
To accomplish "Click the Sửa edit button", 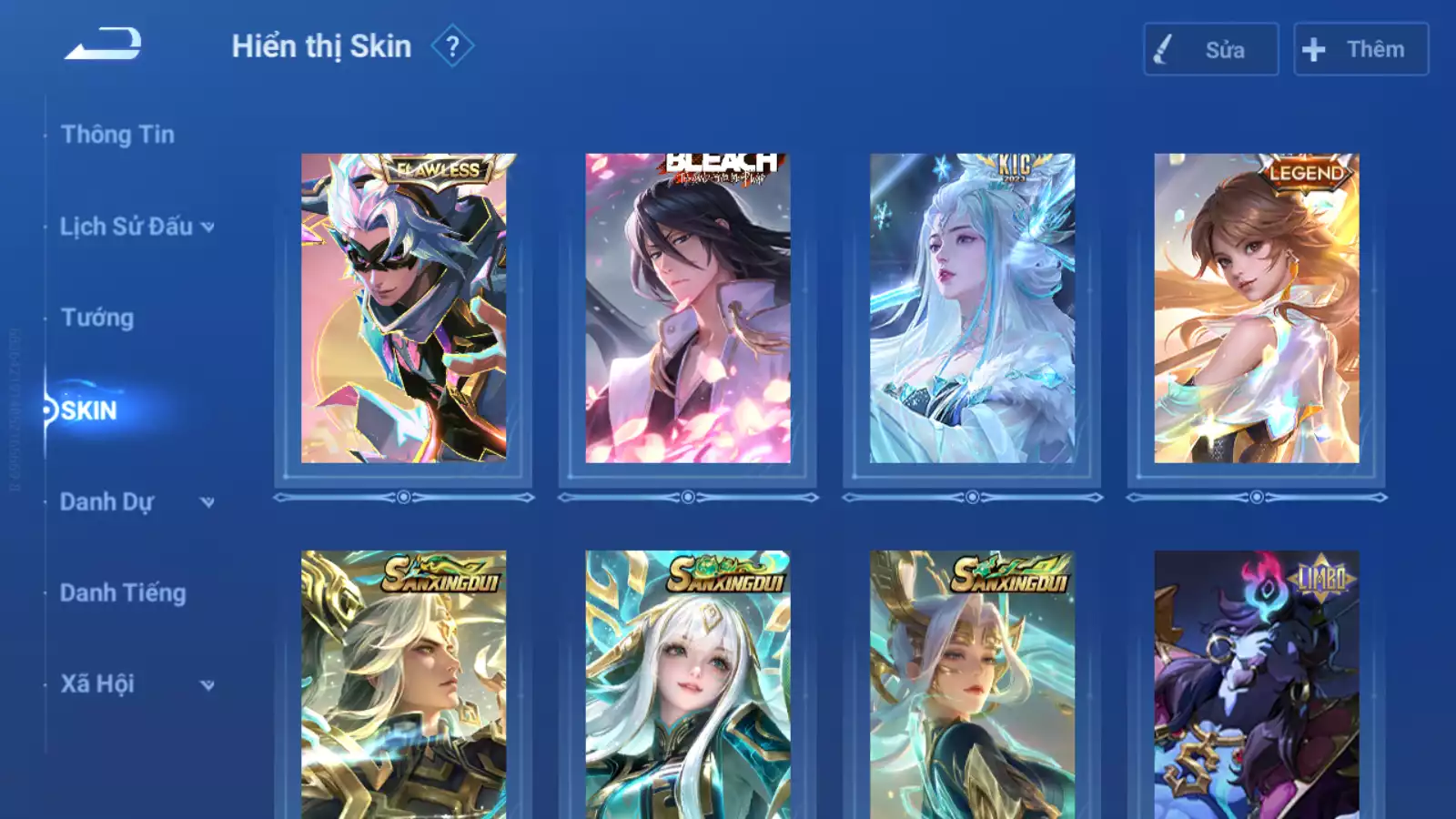I will pos(1210,49).
